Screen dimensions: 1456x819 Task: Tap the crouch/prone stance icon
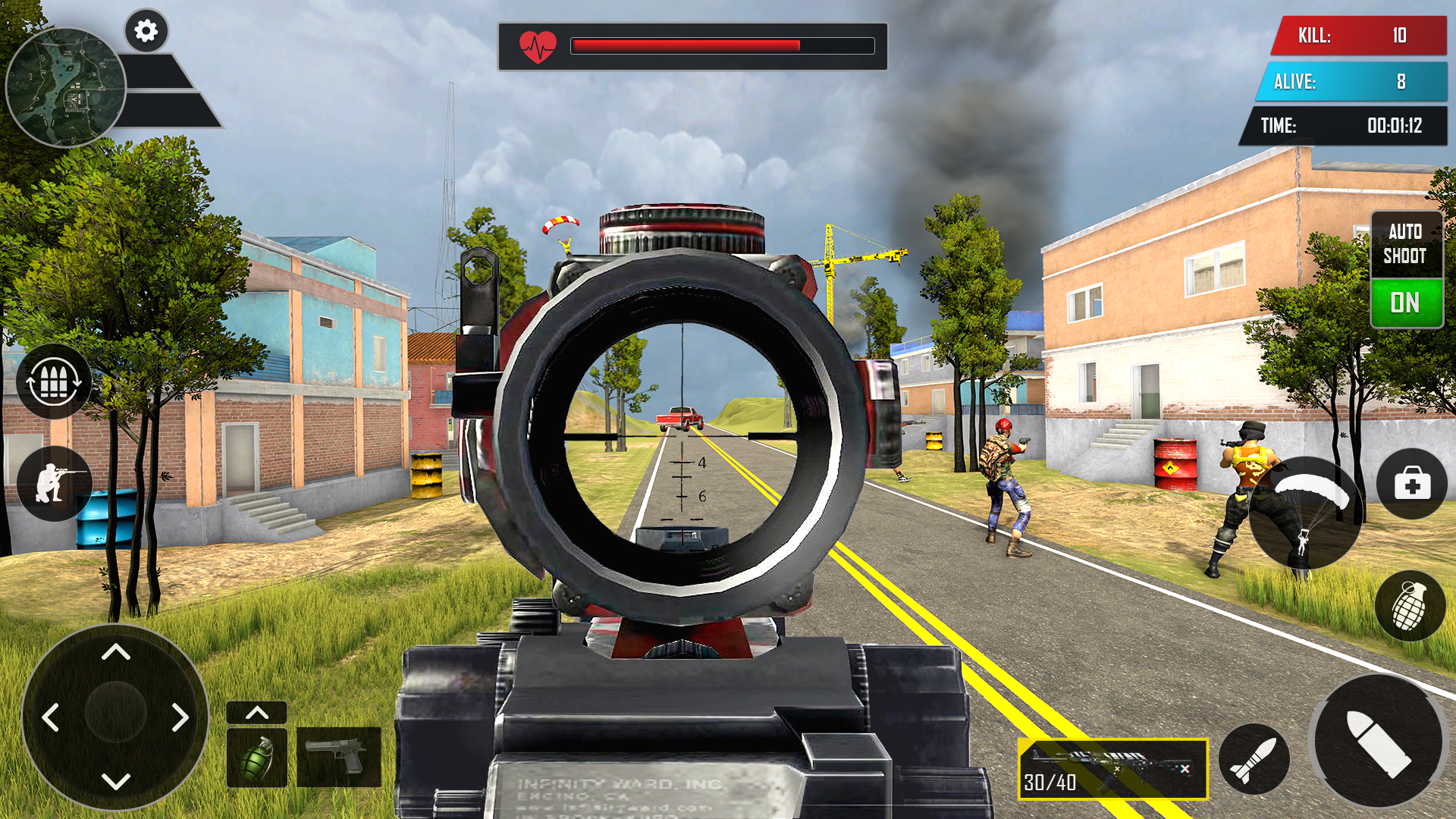point(53,483)
